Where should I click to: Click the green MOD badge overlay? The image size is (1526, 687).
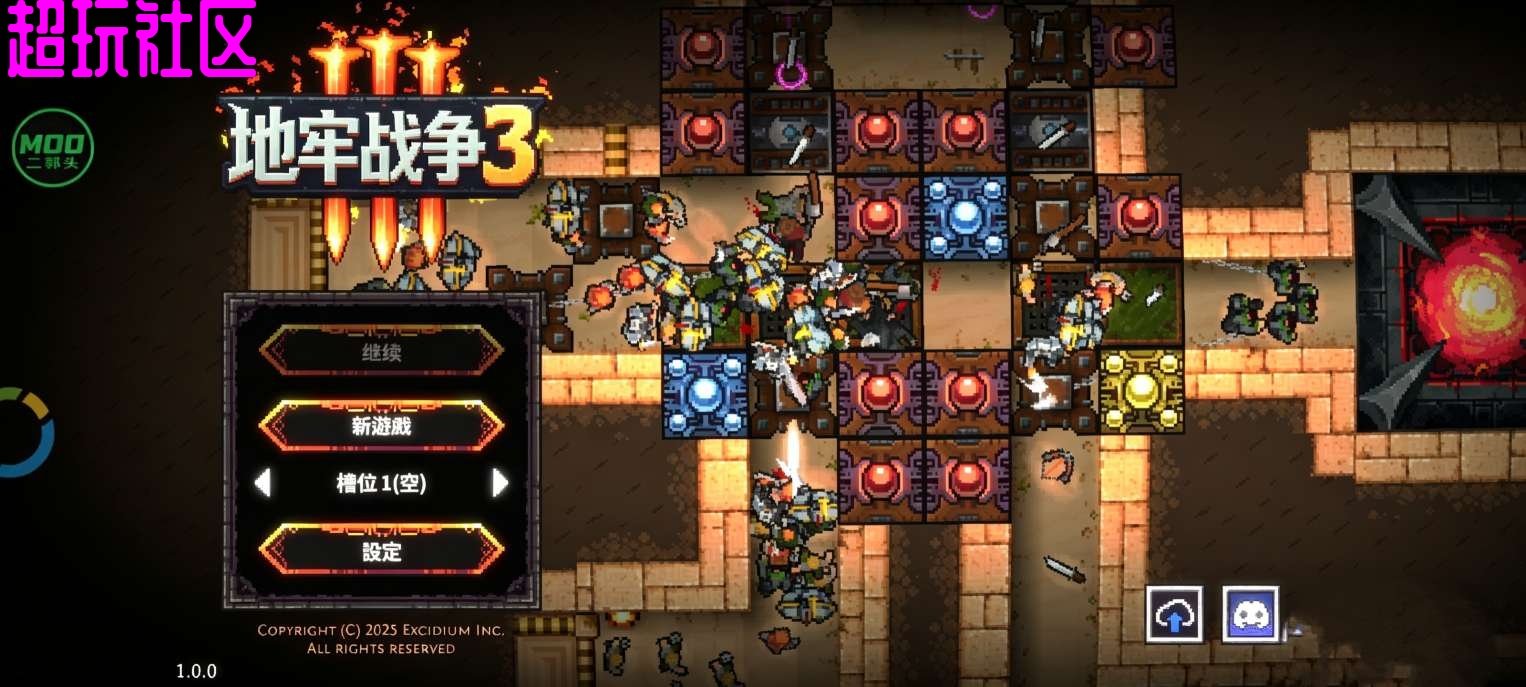click(53, 147)
